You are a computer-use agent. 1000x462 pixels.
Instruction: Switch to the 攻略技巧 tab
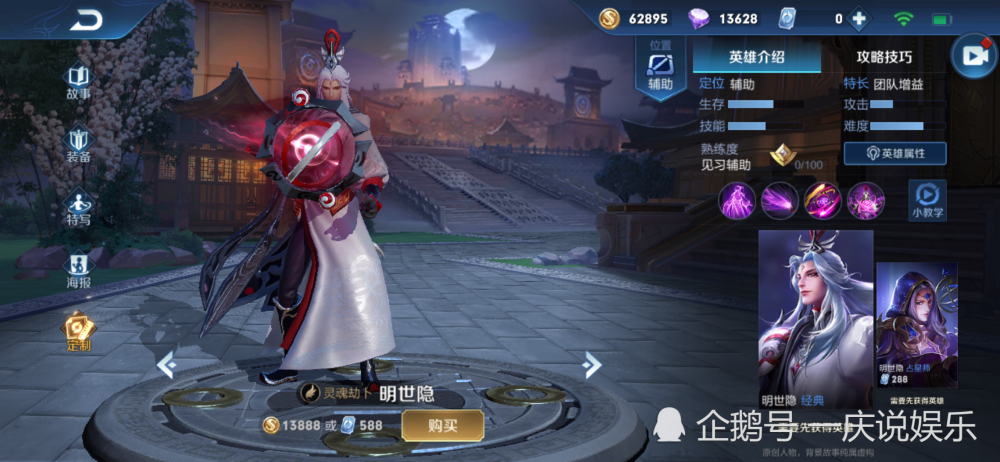click(x=884, y=57)
